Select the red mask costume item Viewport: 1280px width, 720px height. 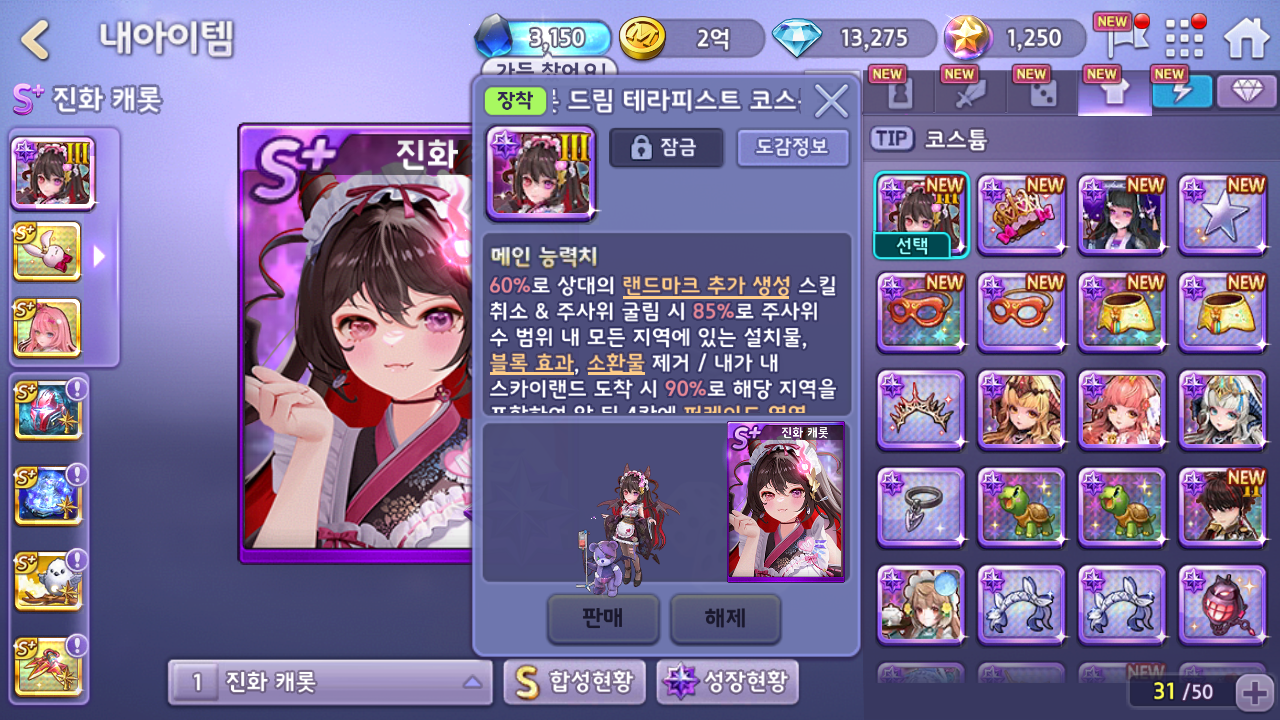tap(921, 310)
